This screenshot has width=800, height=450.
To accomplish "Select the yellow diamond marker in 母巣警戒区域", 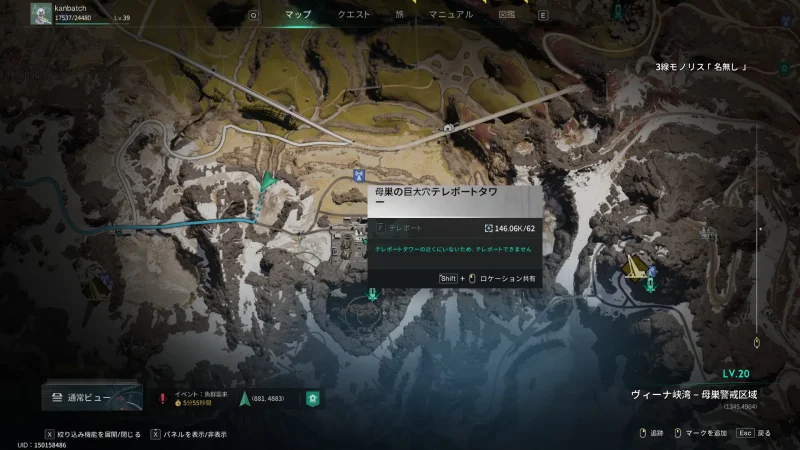I will [633, 267].
